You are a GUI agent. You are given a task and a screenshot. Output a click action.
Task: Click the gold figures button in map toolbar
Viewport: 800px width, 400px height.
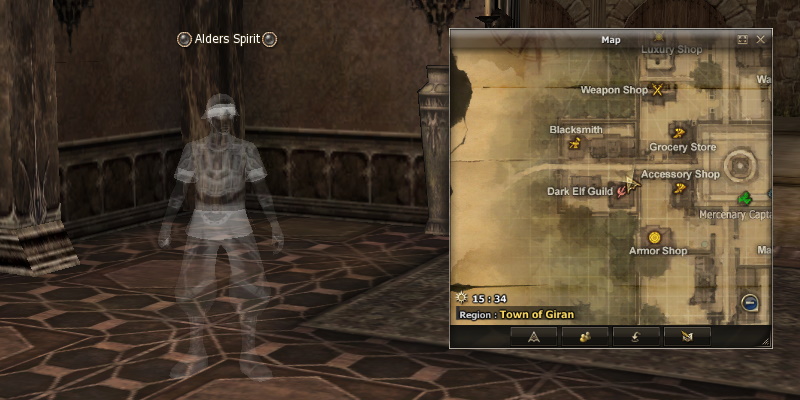(585, 336)
